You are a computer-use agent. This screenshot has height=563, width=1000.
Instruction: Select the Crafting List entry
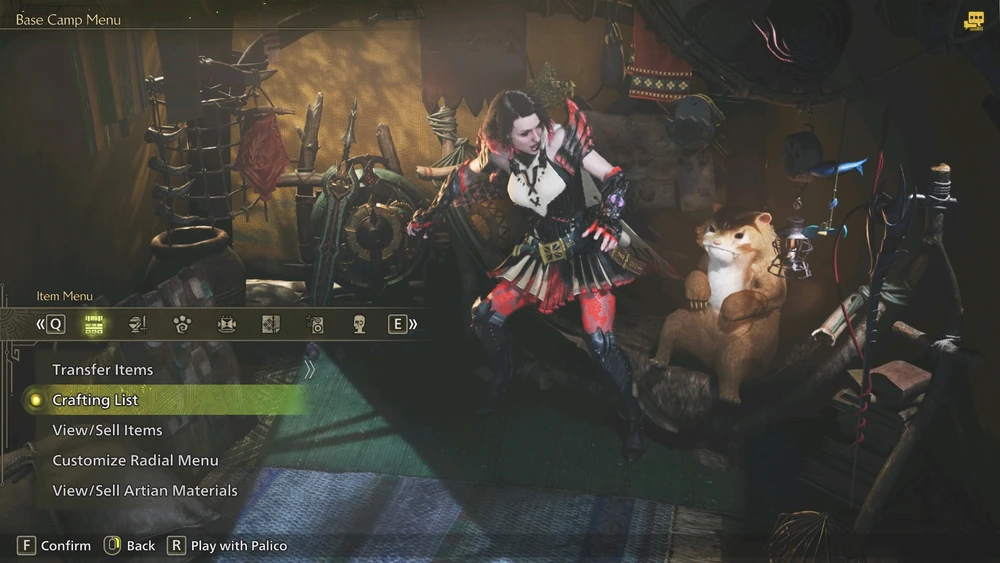coord(95,400)
